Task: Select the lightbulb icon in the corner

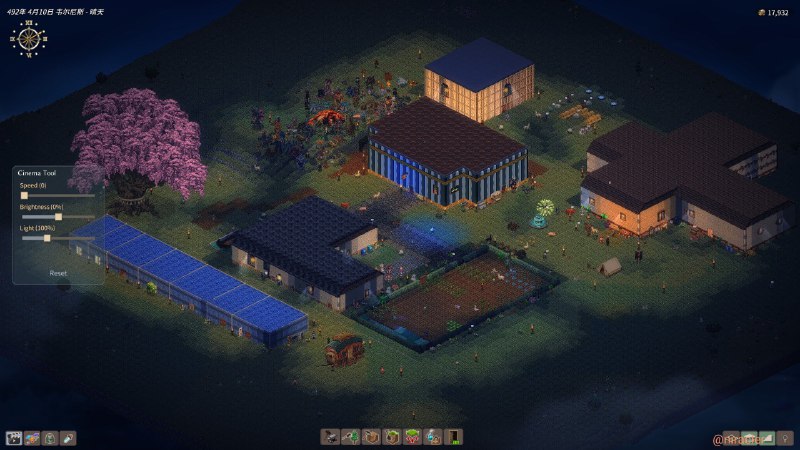Action: pos(786,438)
